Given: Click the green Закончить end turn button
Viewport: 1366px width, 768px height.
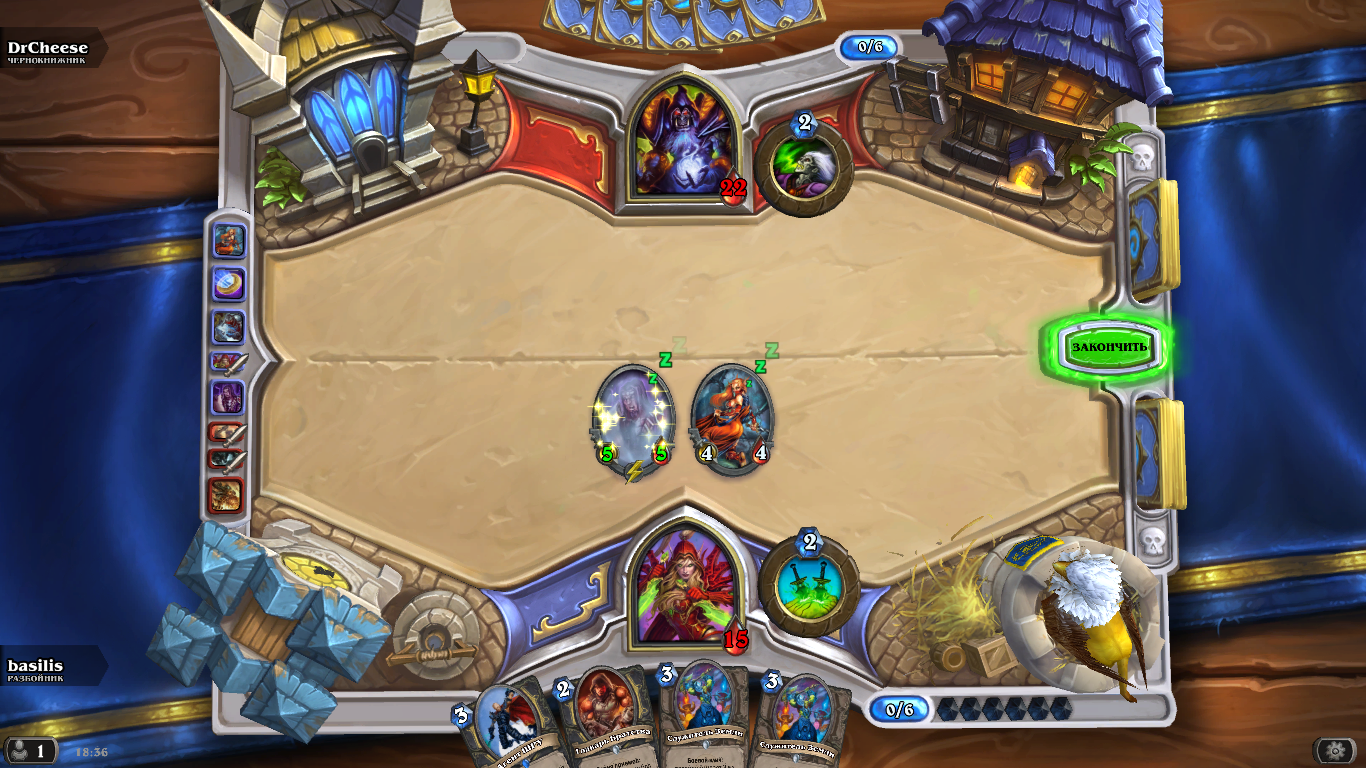Looking at the screenshot, I should [x=1109, y=347].
